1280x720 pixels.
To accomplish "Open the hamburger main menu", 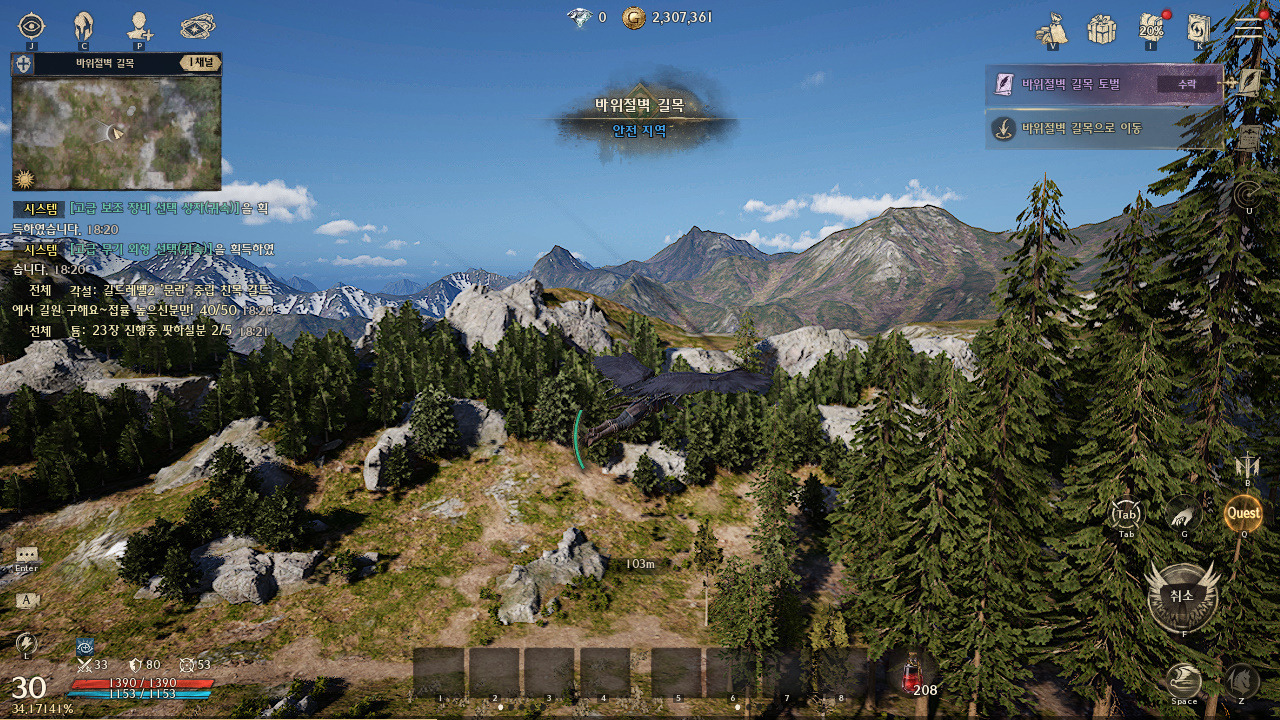I will 1249,28.
